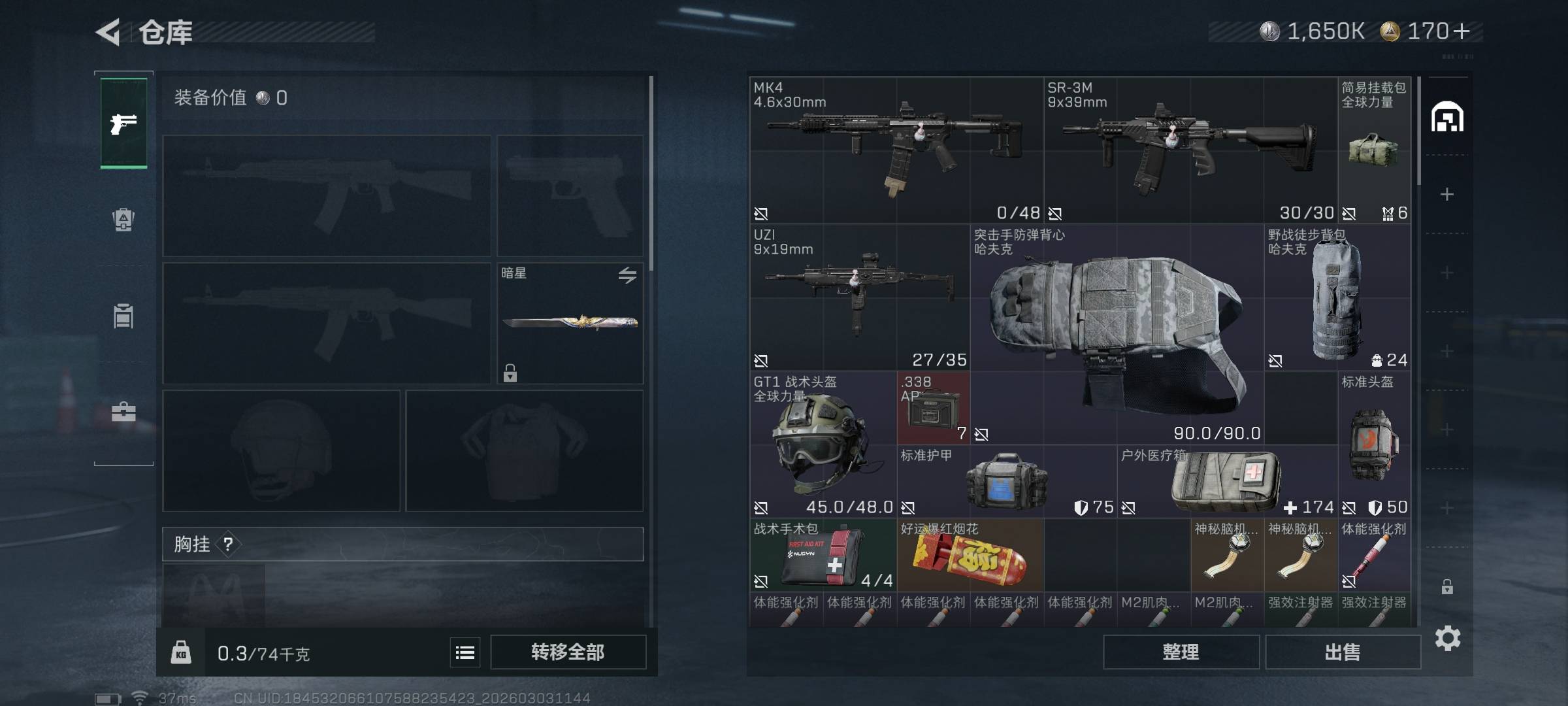The width and height of the screenshot is (1568, 706).
Task: Switch to the backpack tab
Action: pos(123,220)
